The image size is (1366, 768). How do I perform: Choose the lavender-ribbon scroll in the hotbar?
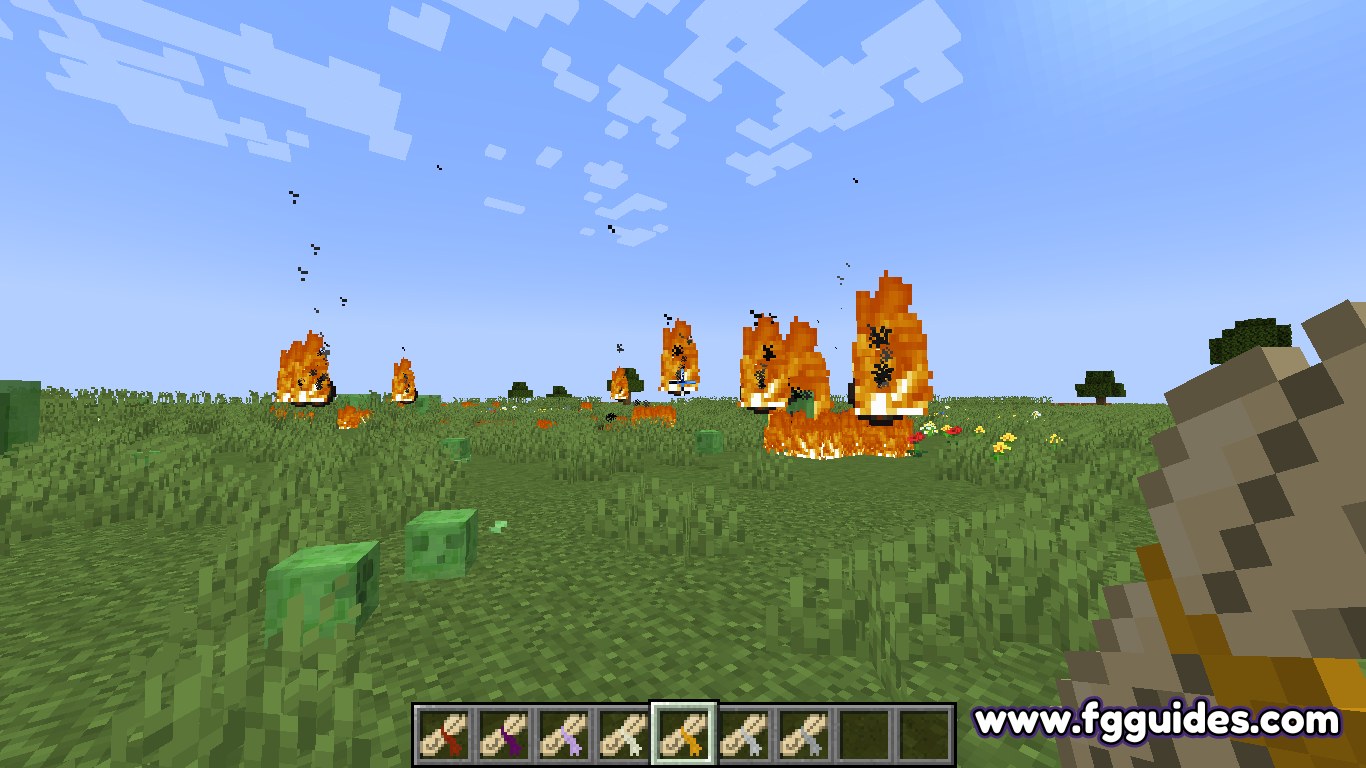[x=563, y=735]
